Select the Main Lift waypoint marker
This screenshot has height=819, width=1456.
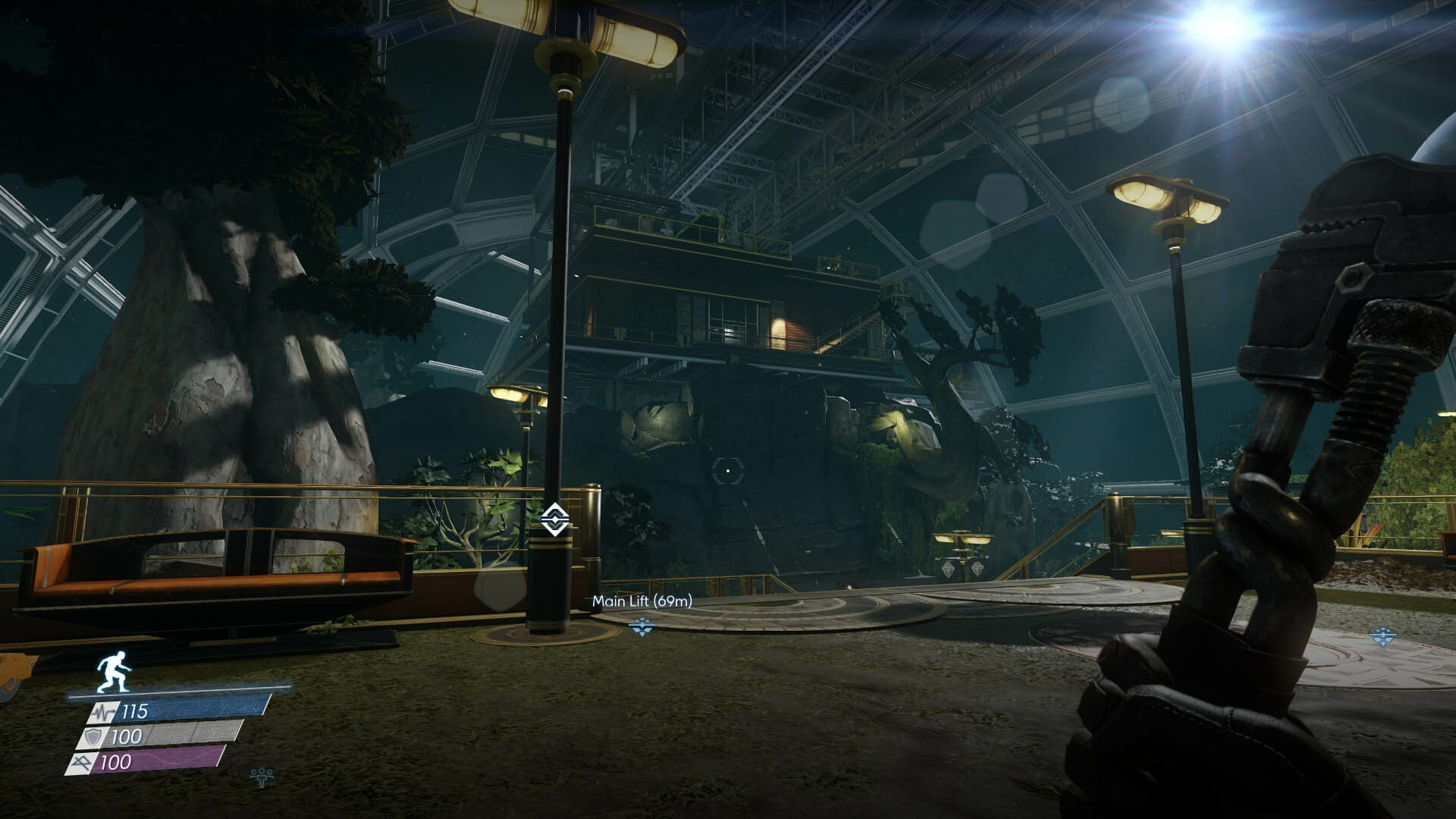642,626
